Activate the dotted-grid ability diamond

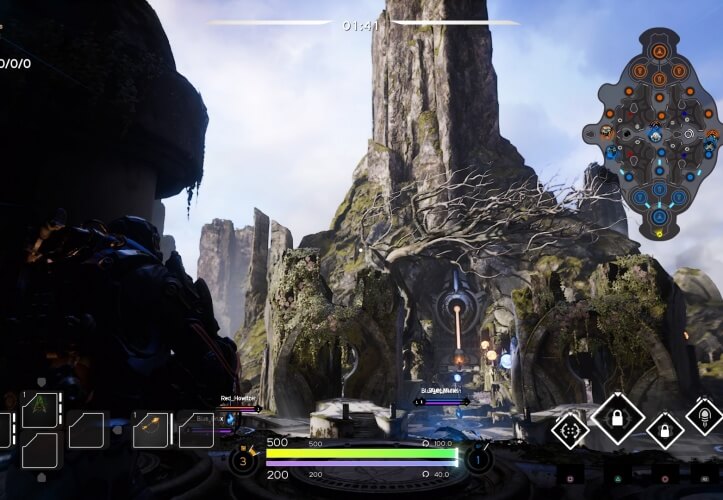pos(571,431)
